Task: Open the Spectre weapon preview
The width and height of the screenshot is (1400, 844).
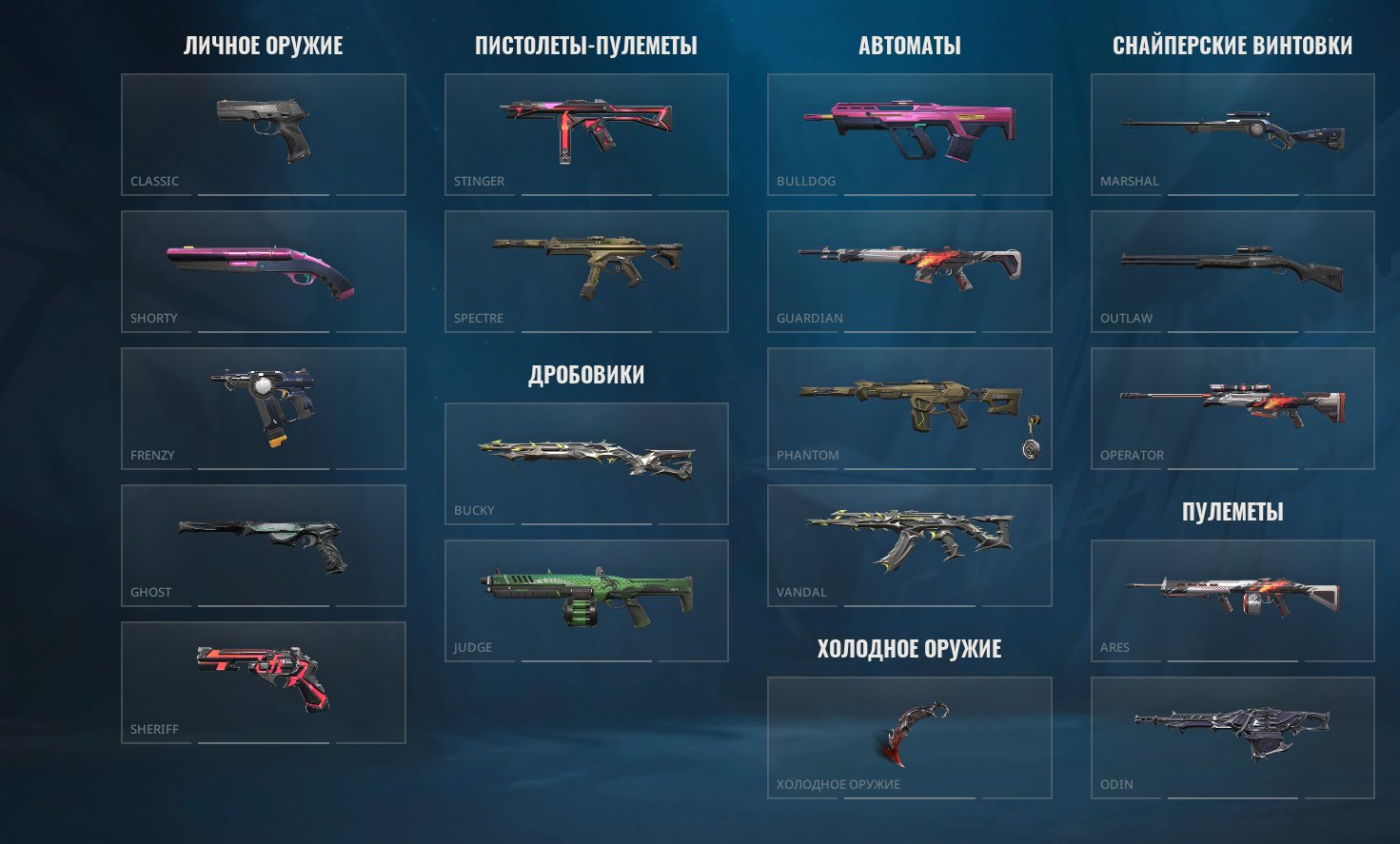Action: pyautogui.click(x=586, y=271)
